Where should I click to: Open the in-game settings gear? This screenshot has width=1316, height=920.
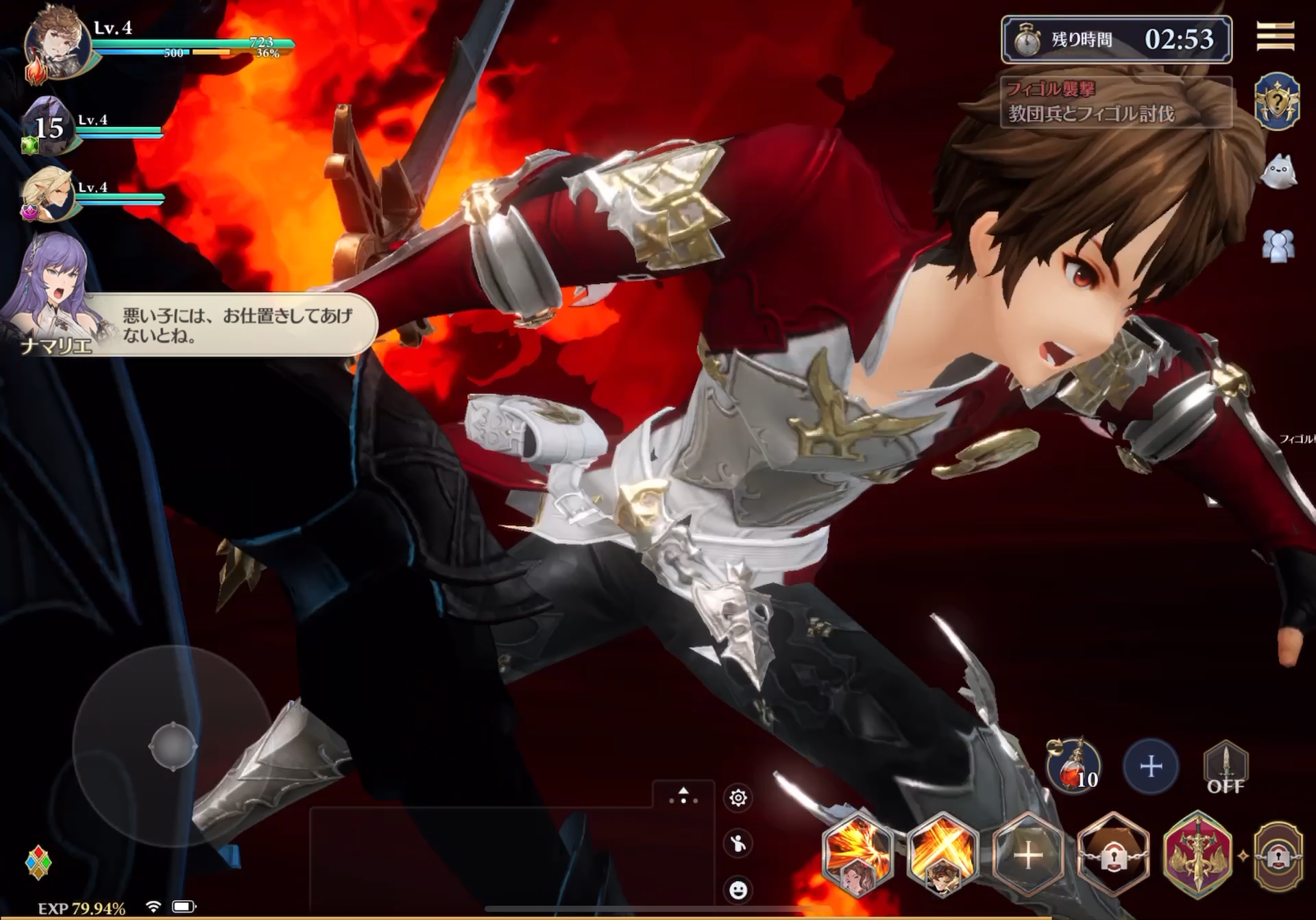coord(738,799)
